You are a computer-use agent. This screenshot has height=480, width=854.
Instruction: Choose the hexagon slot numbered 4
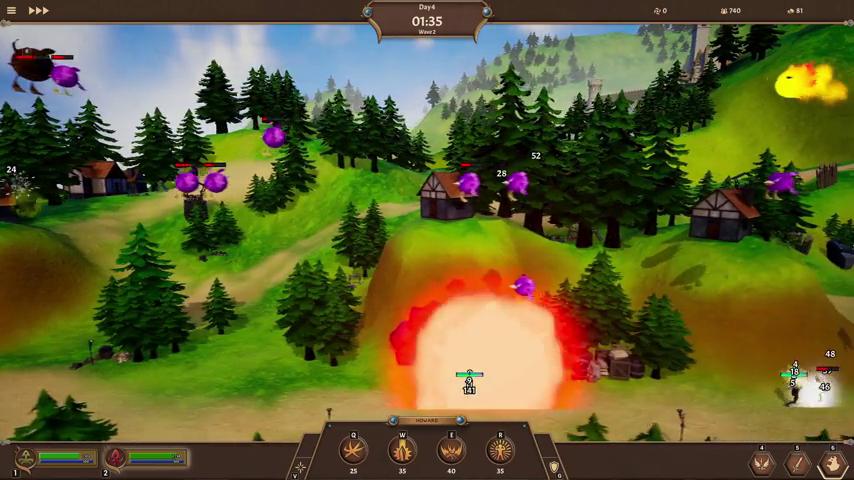click(x=762, y=463)
